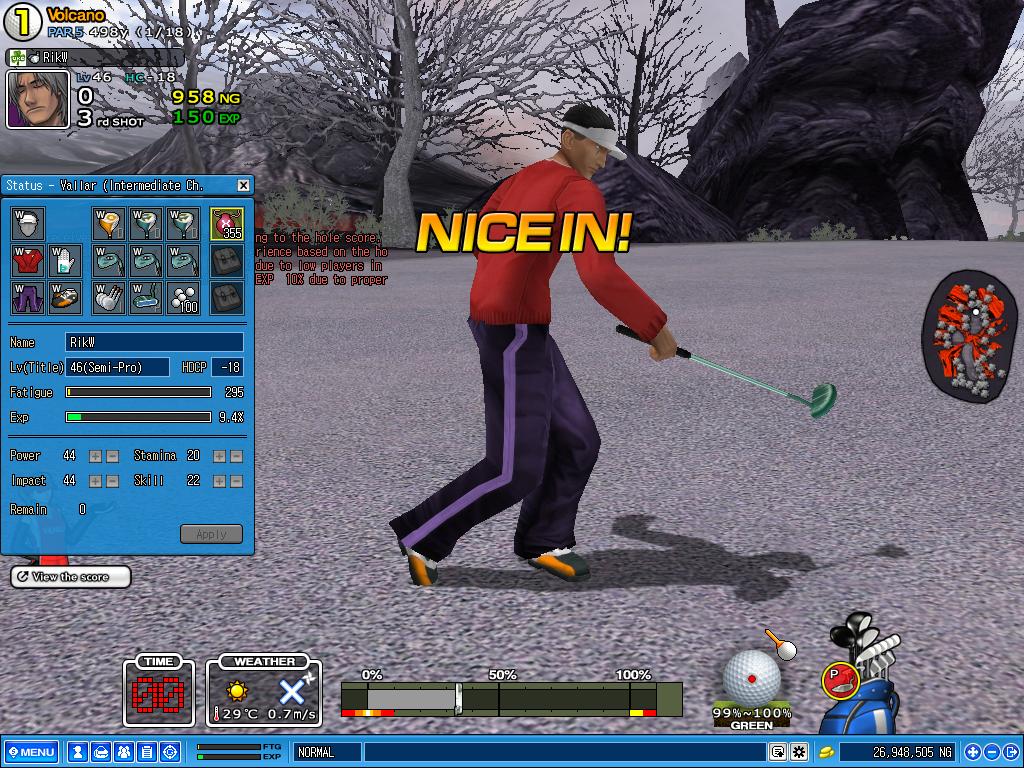Open the MENU button

(31, 752)
